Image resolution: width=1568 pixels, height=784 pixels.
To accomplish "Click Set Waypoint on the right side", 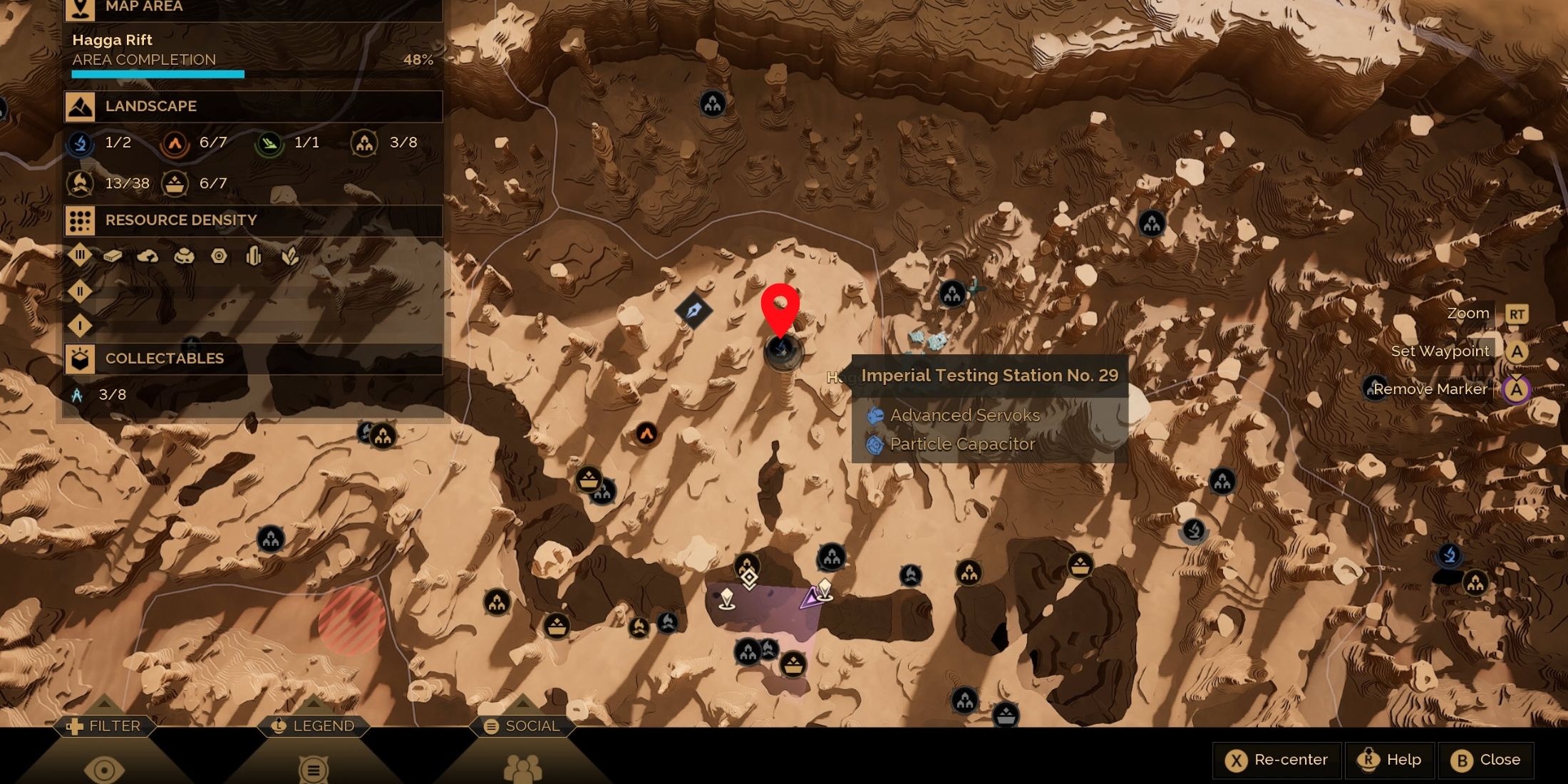I will click(1440, 351).
